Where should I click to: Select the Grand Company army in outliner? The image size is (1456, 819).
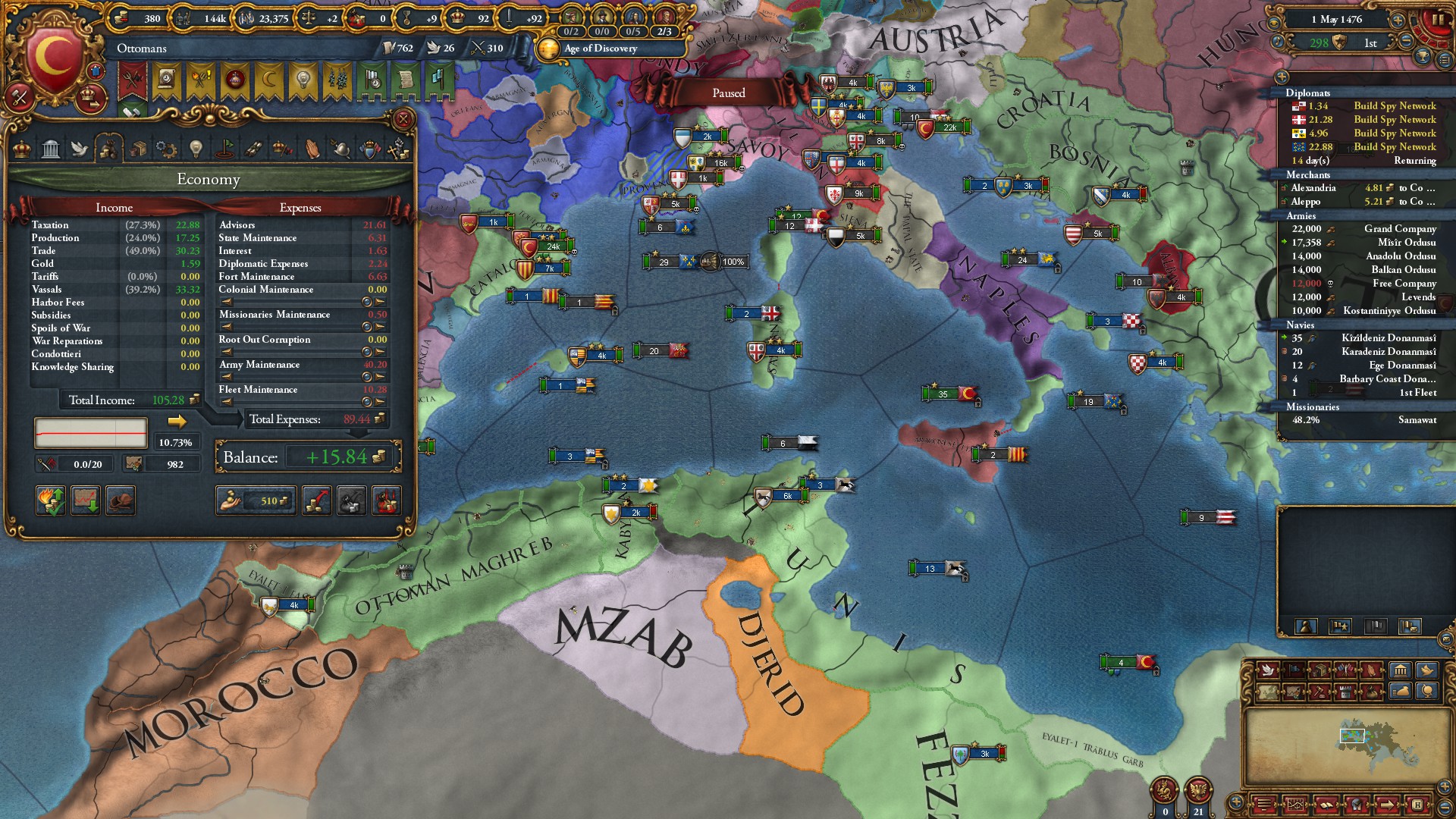(x=1400, y=229)
